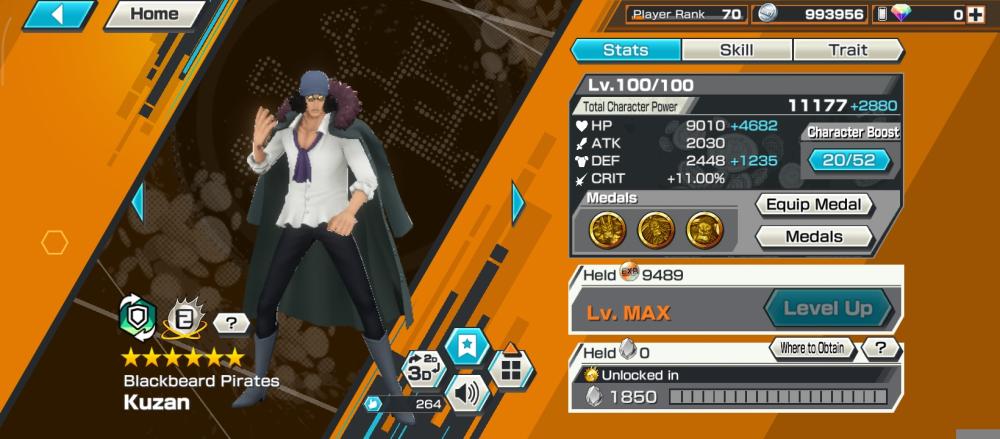Add rainbow diamonds with the plus button
The image size is (1000, 439).
(x=975, y=14)
